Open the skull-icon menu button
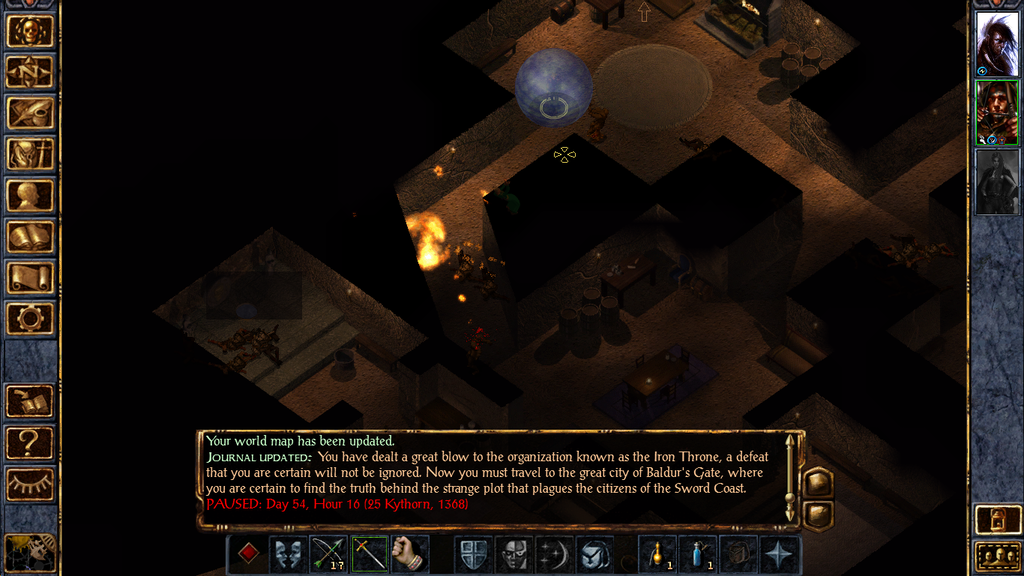Viewport: 1024px width, 576px height. point(30,31)
